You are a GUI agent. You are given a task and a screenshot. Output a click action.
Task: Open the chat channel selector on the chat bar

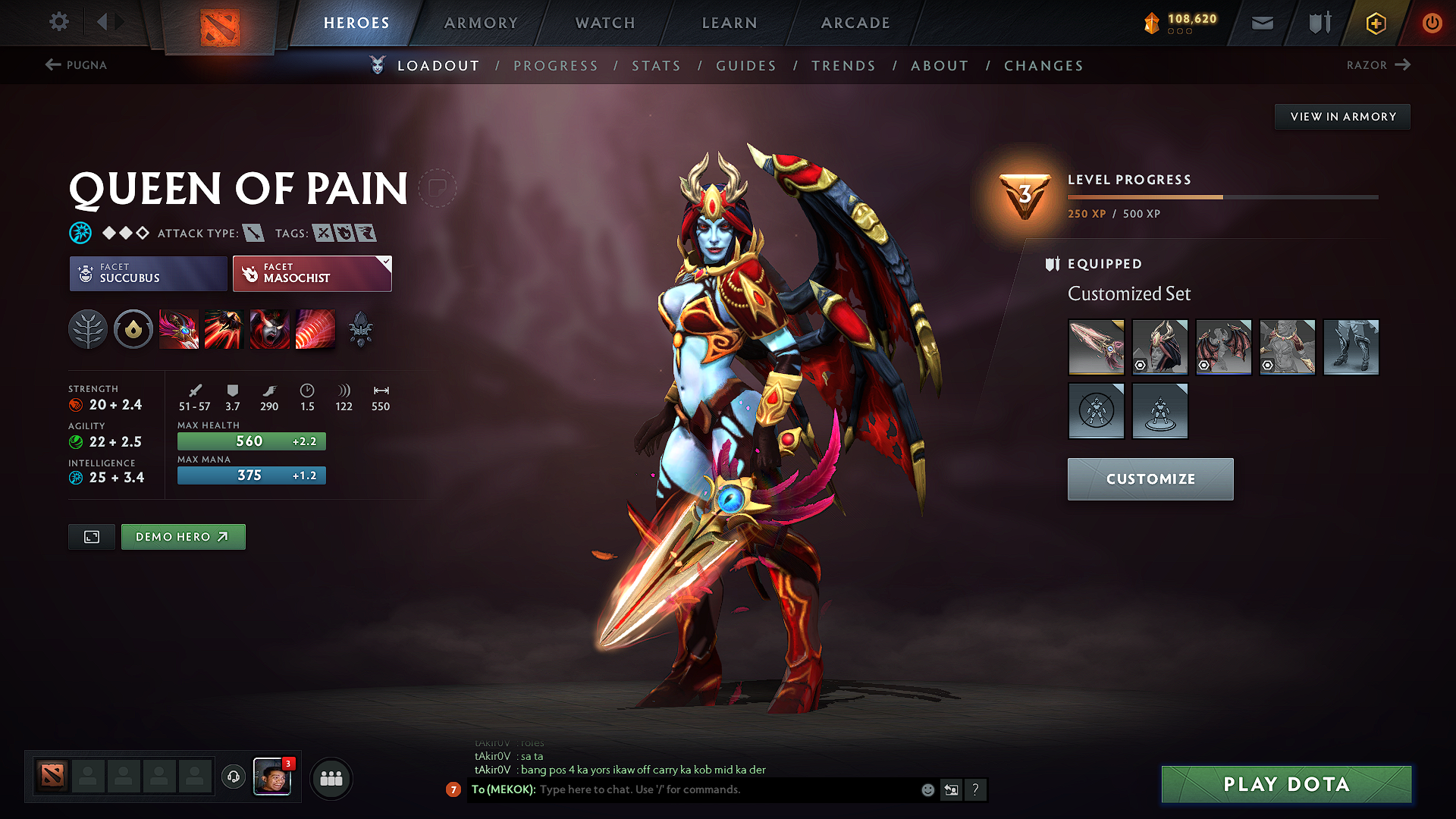coord(453,789)
